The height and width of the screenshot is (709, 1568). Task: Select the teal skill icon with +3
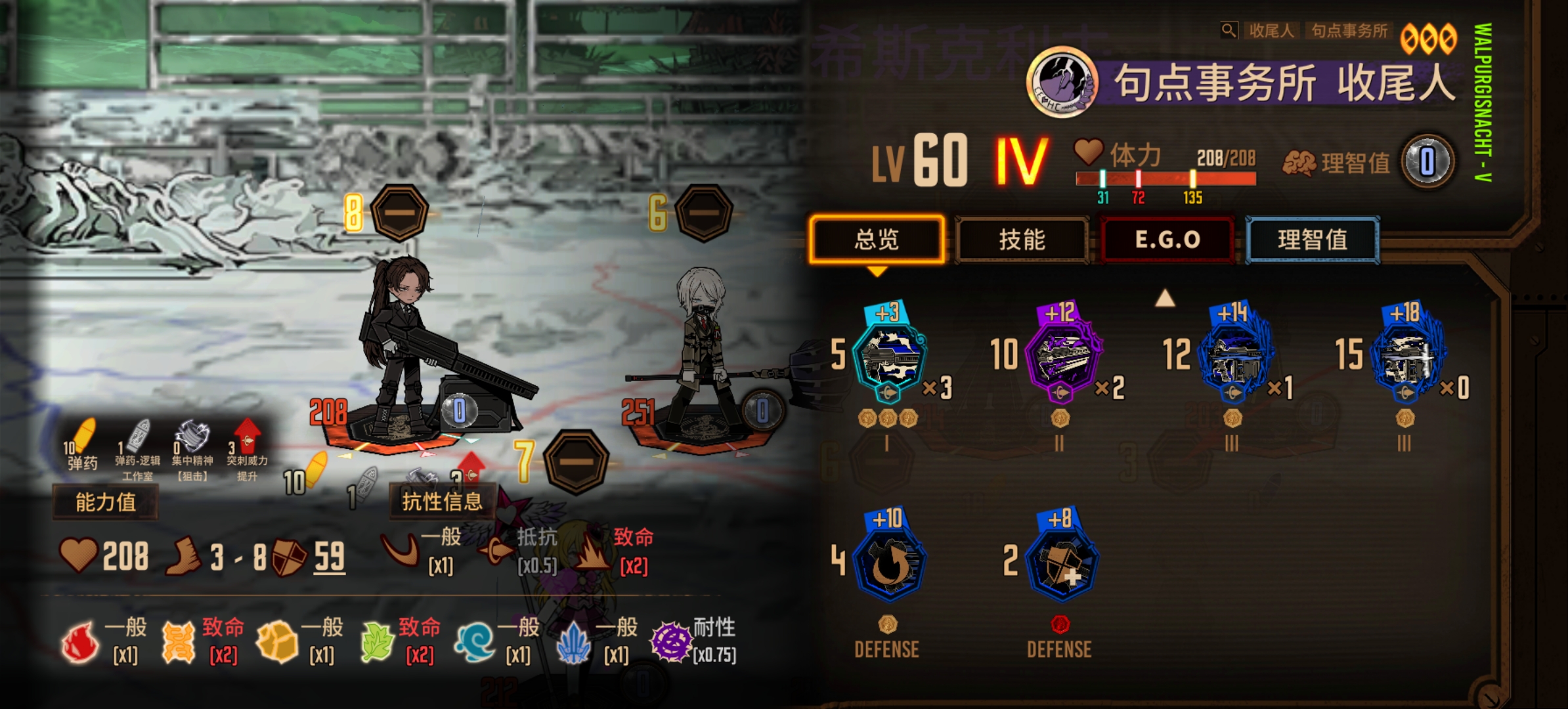point(888,358)
